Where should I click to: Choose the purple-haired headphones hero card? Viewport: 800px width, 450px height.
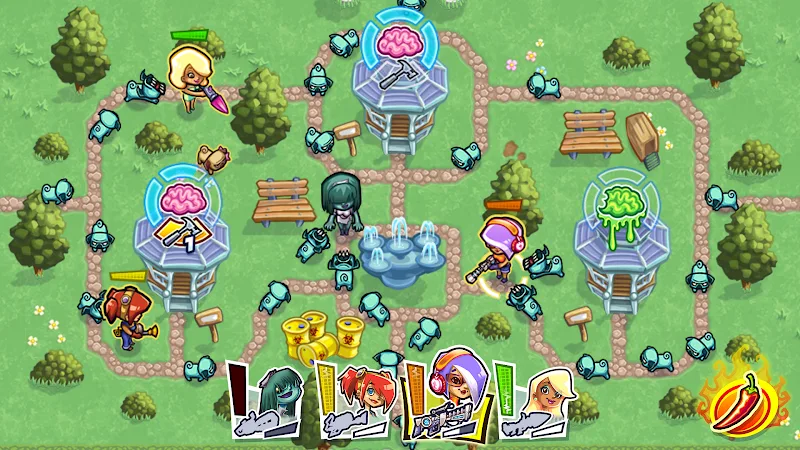449,397
